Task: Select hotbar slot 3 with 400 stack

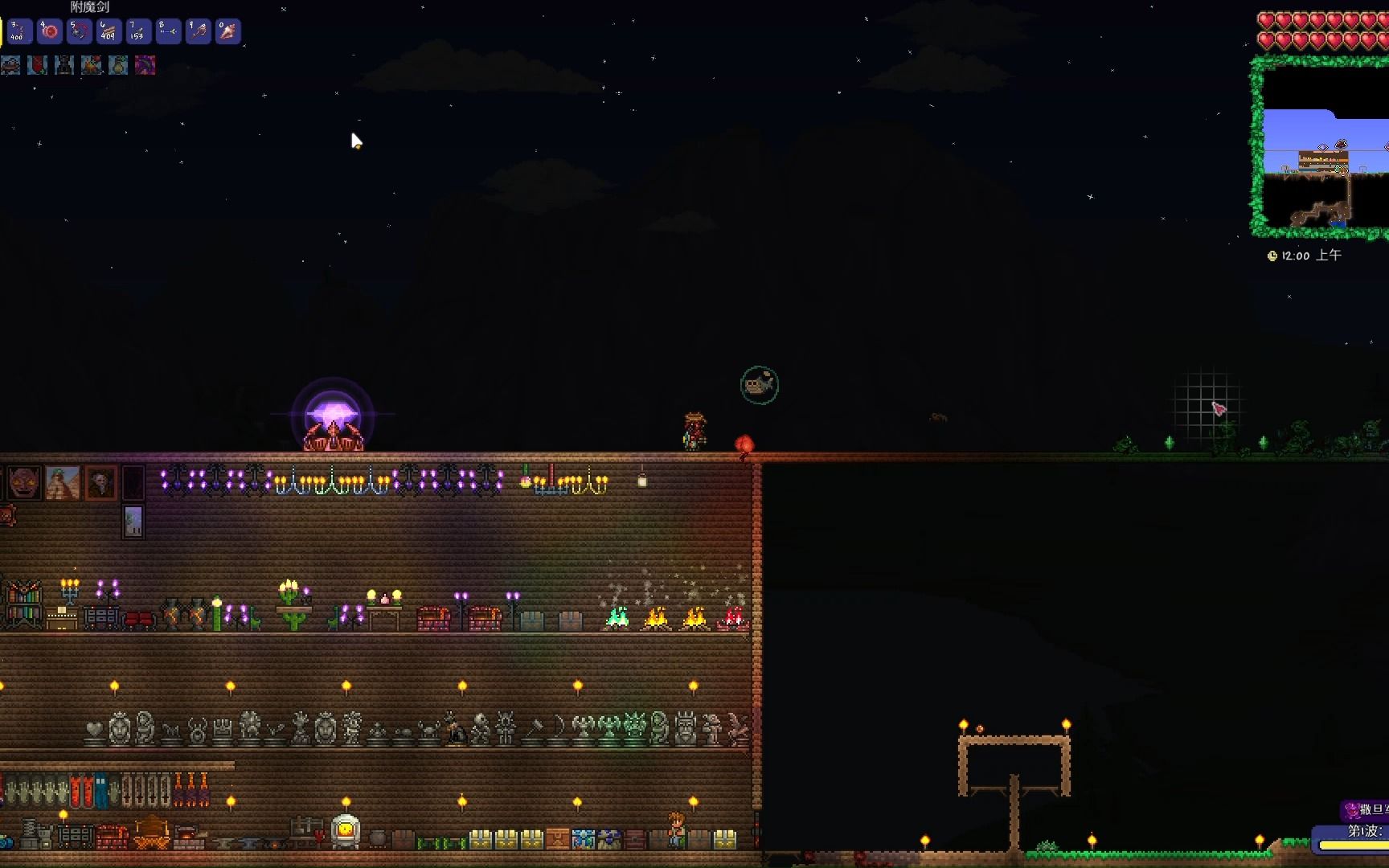Action: click(x=19, y=31)
